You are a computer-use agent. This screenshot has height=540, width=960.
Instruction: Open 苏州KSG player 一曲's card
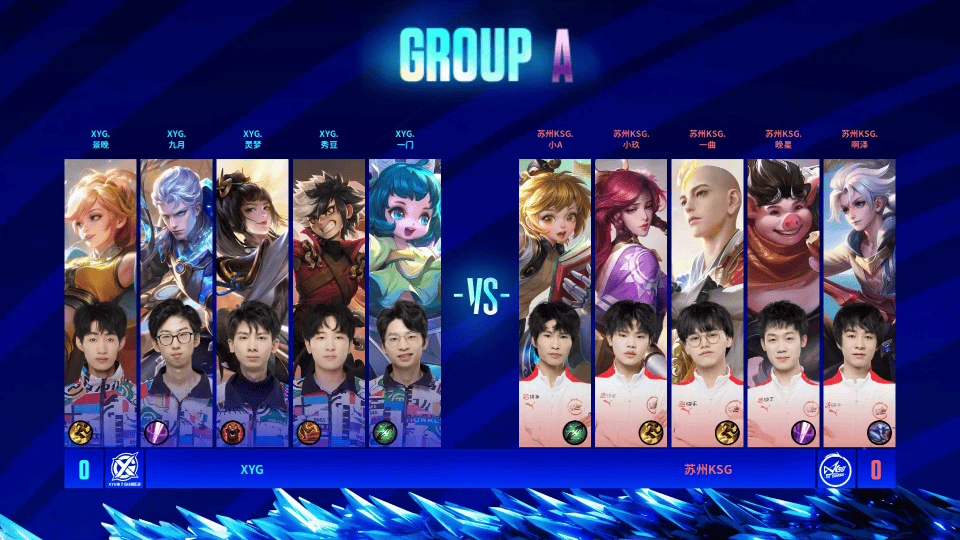(x=707, y=300)
